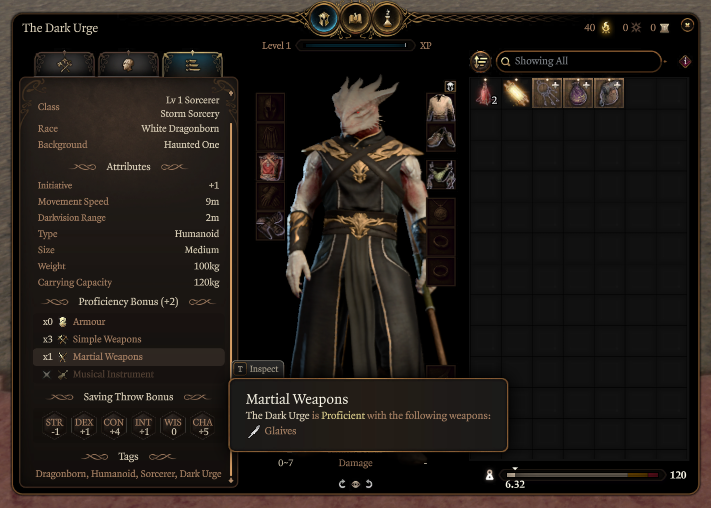The width and height of the screenshot is (711, 508).
Task: Open the keychain inventory container
Action: tap(547, 93)
